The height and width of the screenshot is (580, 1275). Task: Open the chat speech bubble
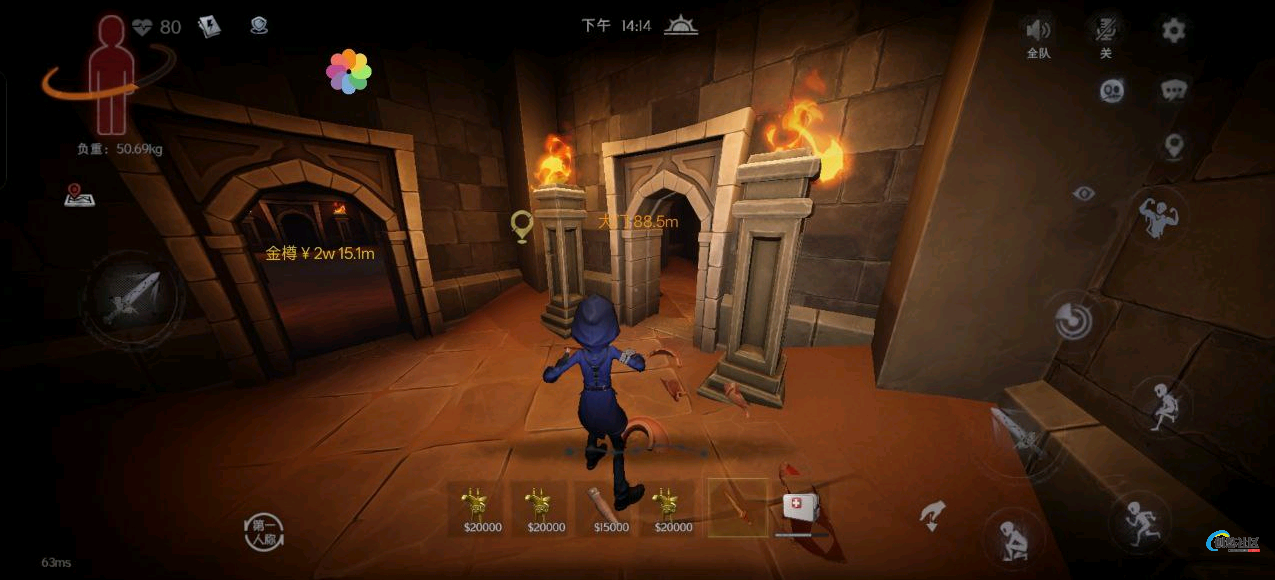(1174, 91)
